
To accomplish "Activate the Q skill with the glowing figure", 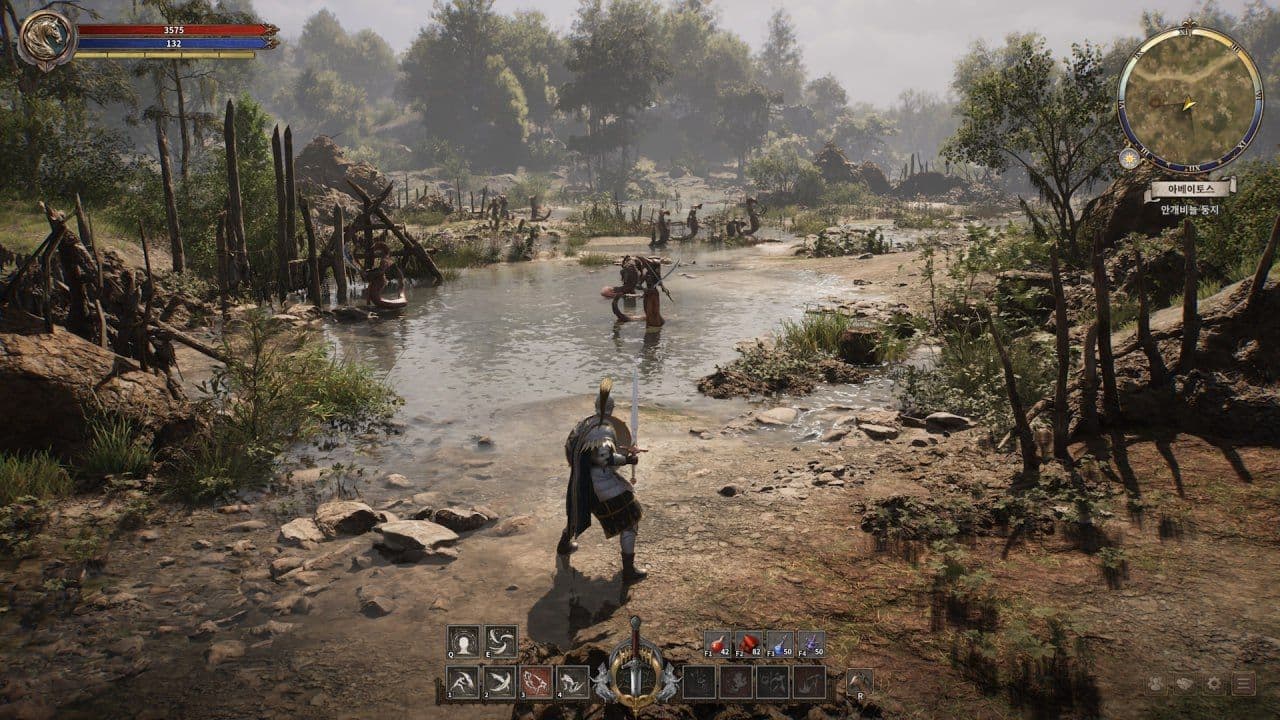I will click(463, 641).
